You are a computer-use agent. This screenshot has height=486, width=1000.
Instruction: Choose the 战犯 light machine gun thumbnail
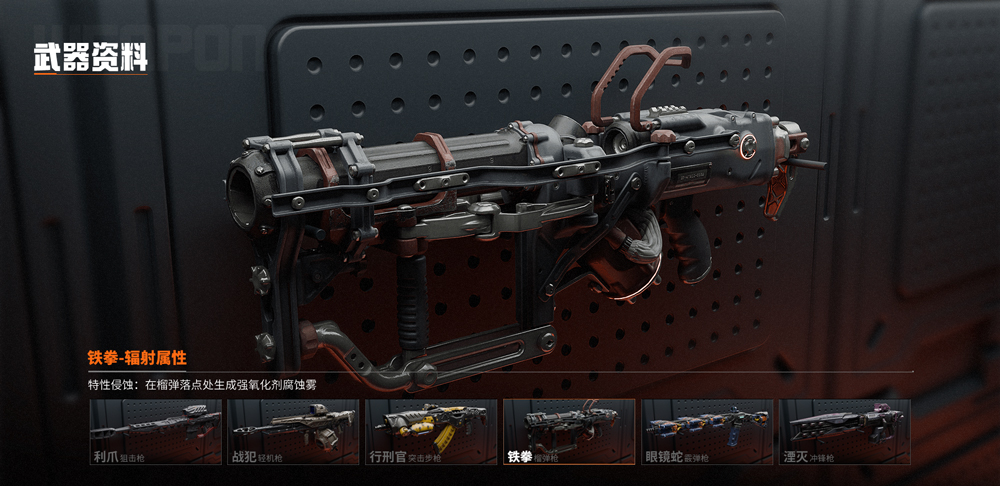click(x=293, y=432)
